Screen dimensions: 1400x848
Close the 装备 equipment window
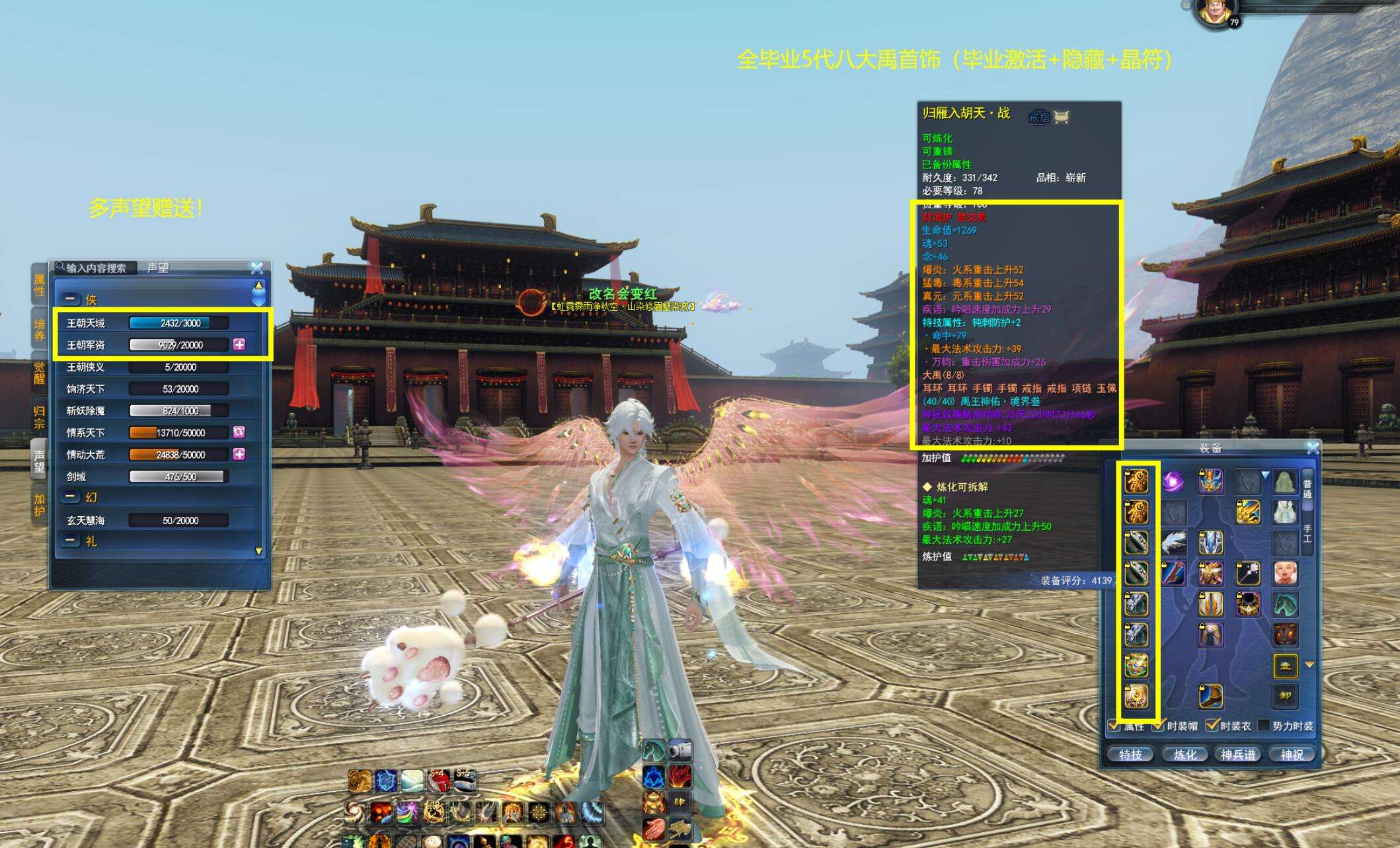[1313, 448]
